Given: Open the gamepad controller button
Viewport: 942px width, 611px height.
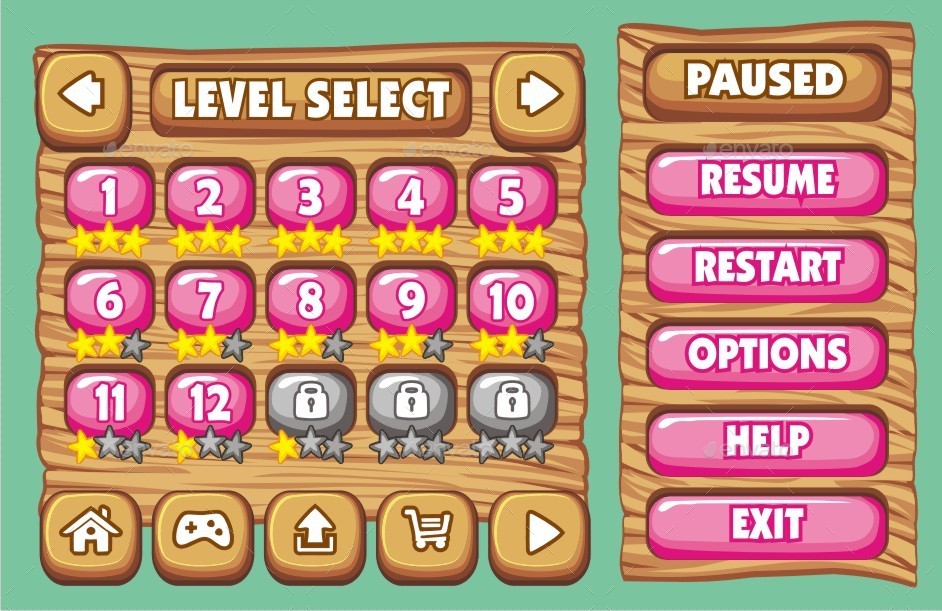Looking at the screenshot, I should coord(202,531).
